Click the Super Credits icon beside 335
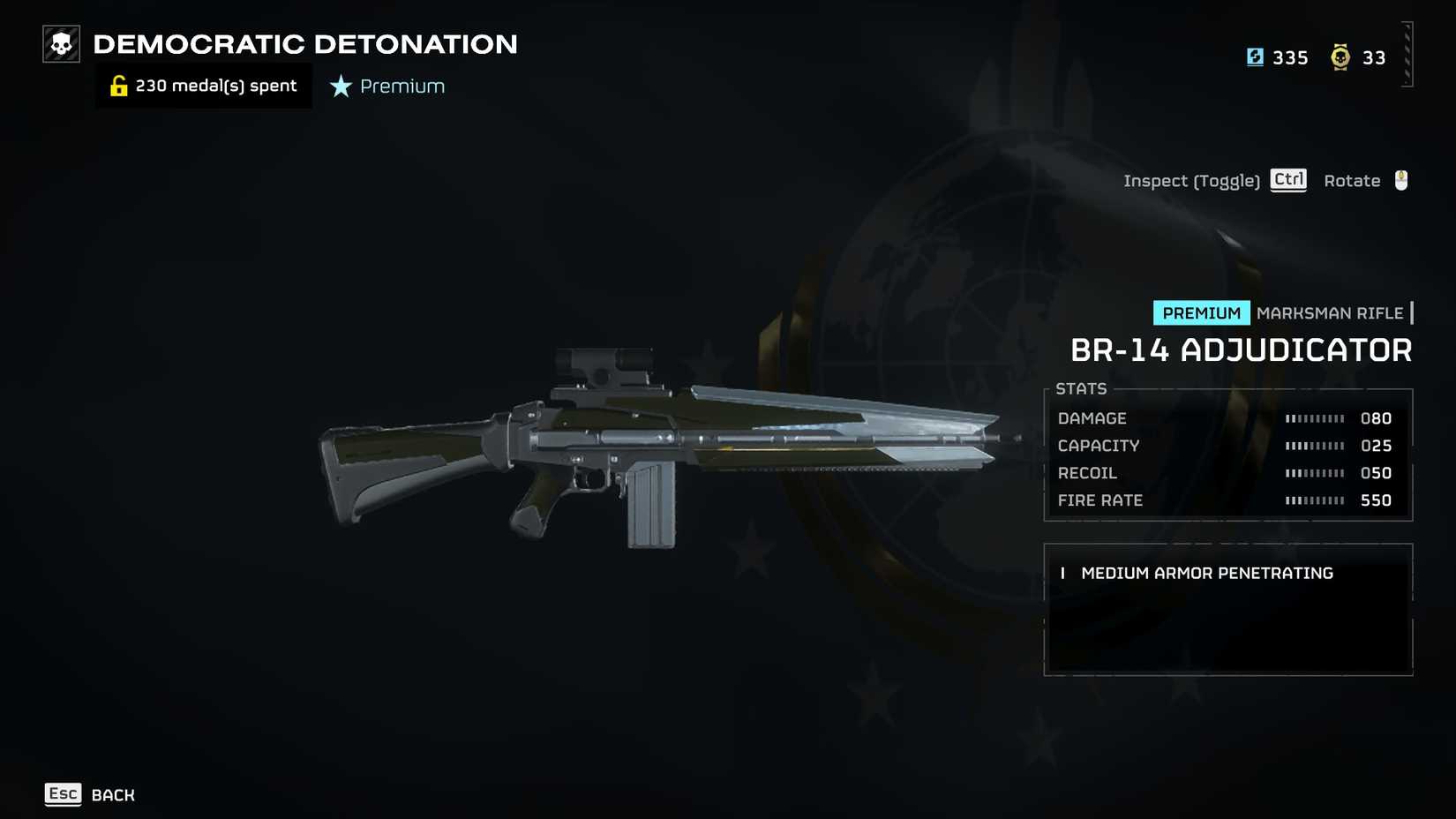Image resolution: width=1456 pixels, height=819 pixels. pyautogui.click(x=1256, y=57)
